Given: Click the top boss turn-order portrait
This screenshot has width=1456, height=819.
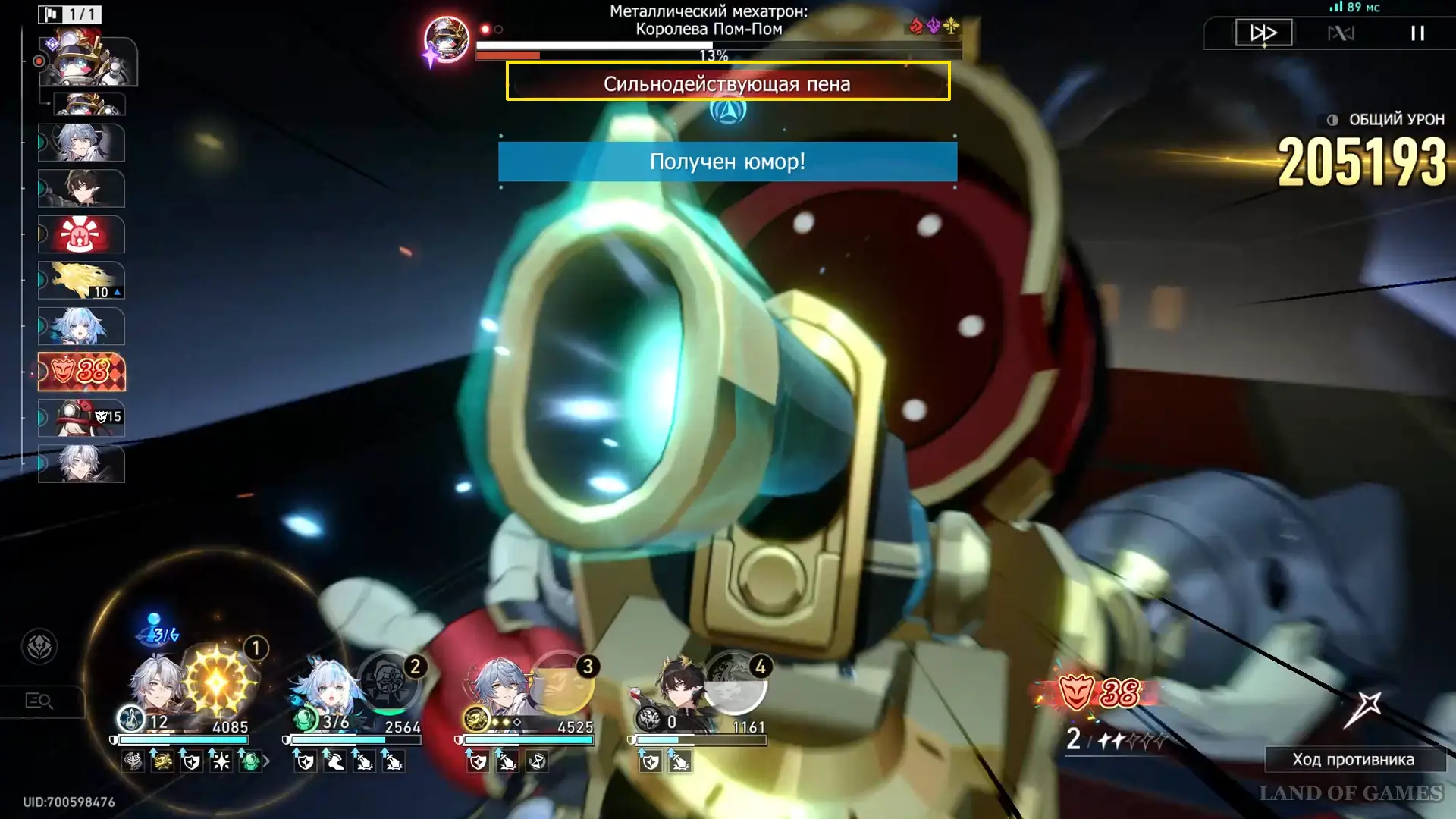Looking at the screenshot, I should click(x=88, y=61).
